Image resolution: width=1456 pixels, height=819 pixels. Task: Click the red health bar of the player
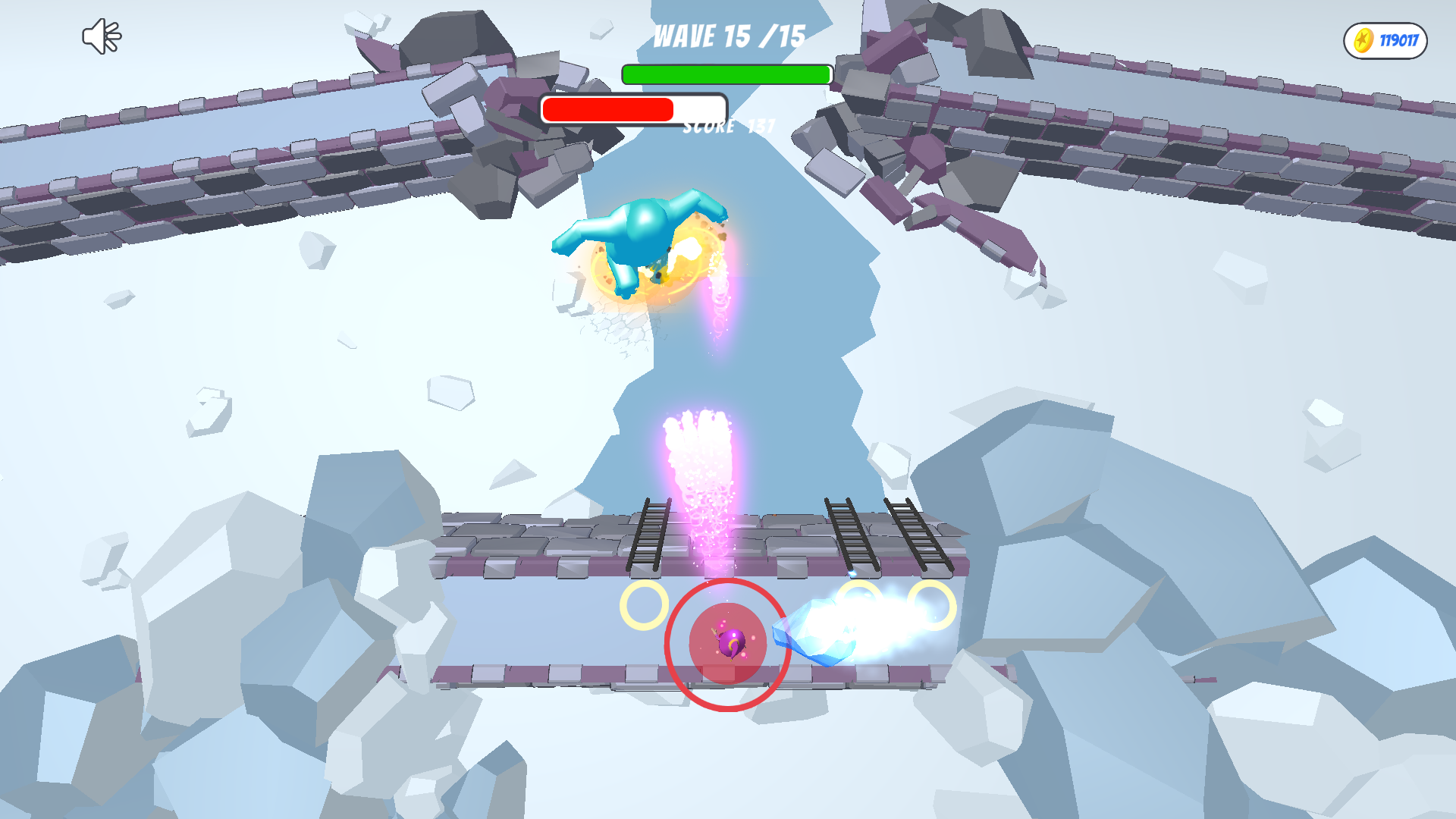[x=607, y=108]
